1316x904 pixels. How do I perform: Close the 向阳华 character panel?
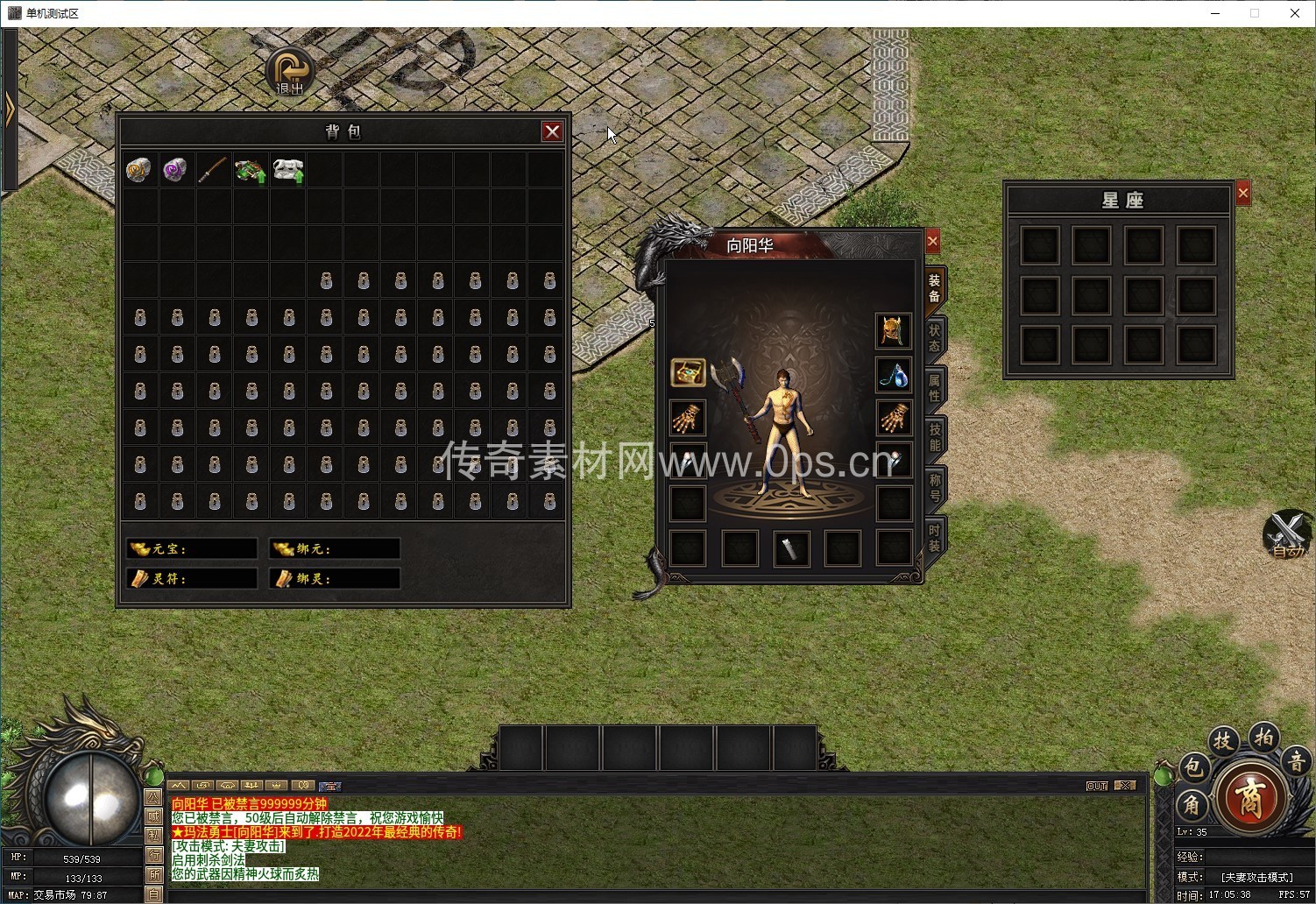[932, 241]
